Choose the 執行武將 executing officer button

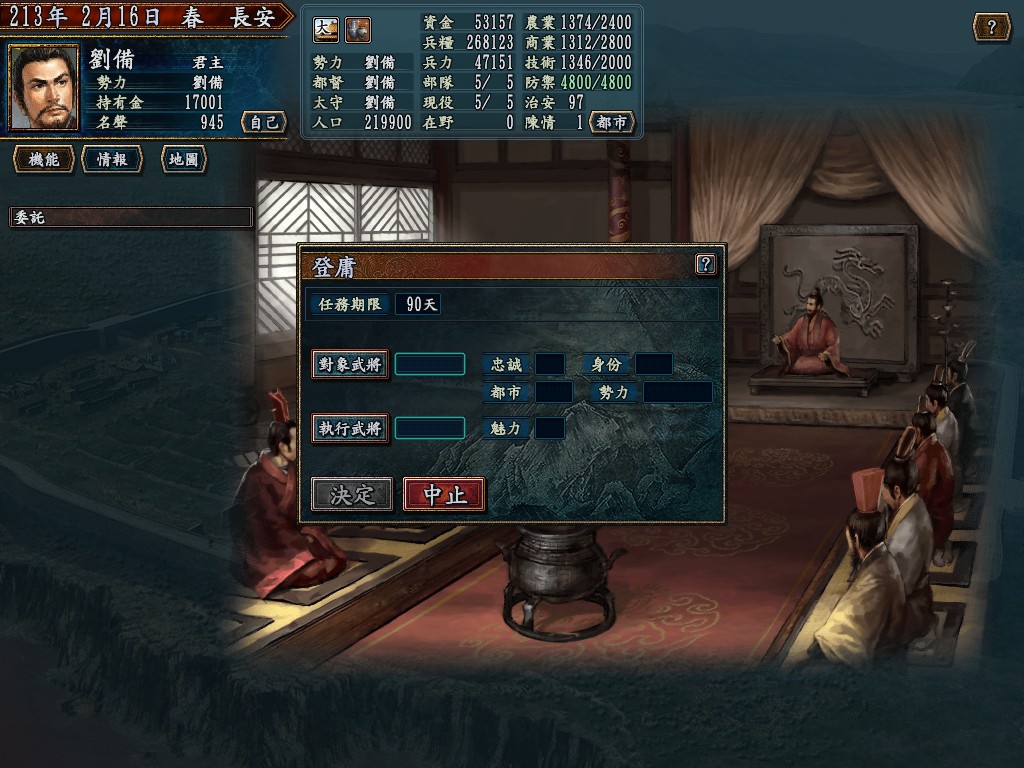[x=350, y=429]
